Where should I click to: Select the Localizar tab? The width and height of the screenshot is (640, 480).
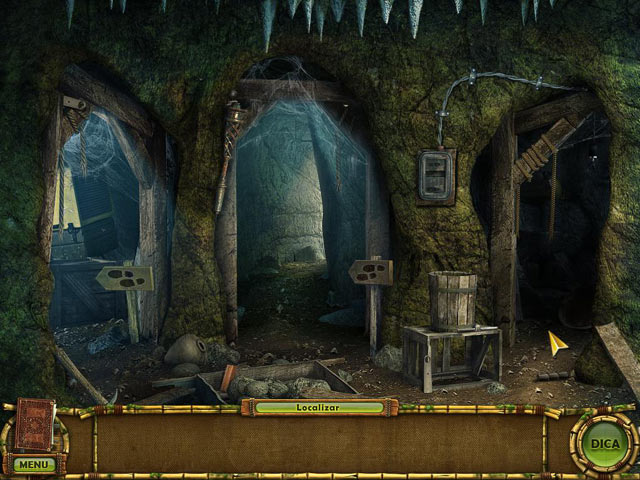319,407
